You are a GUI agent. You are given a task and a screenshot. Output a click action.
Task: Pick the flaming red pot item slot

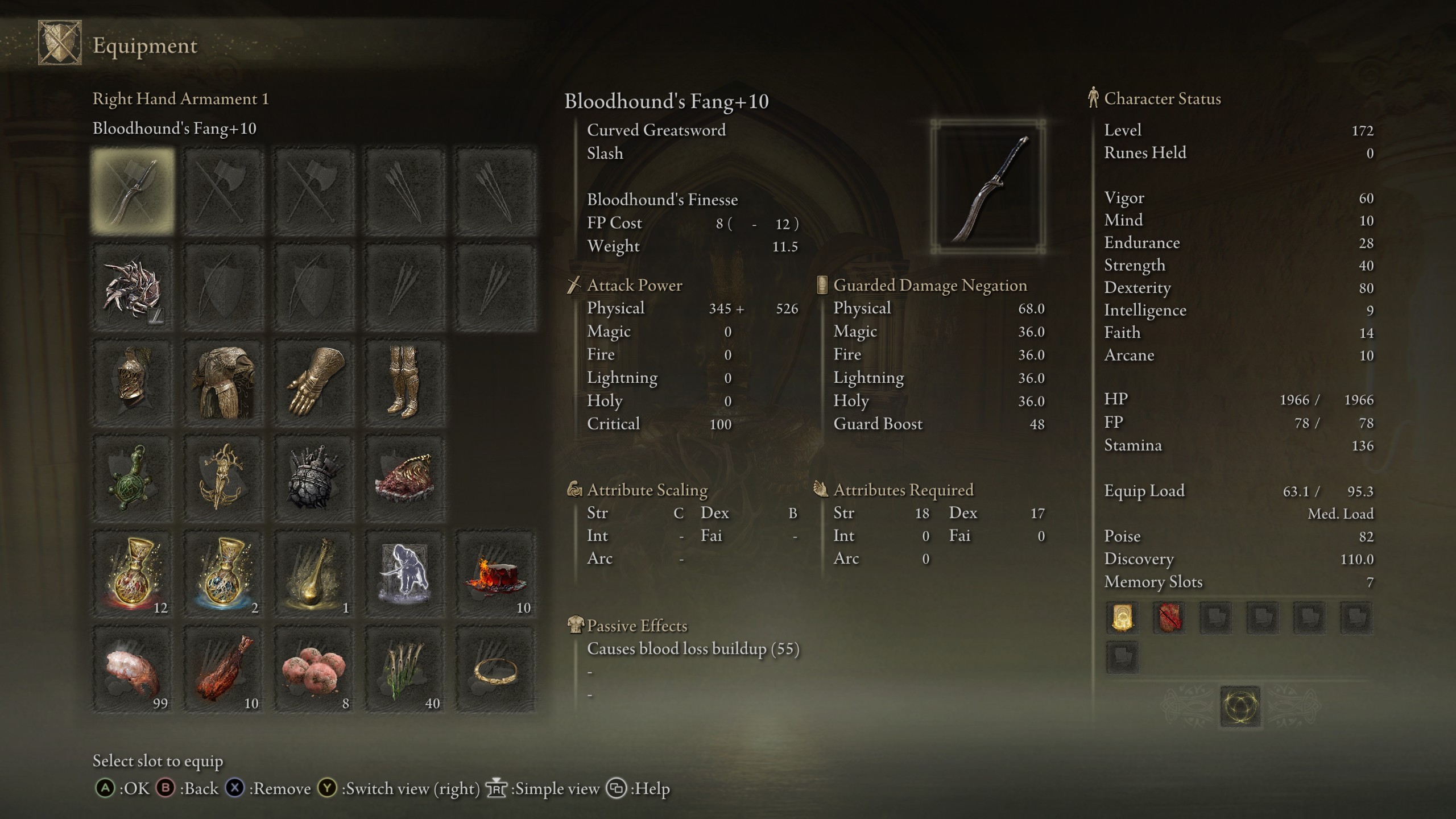[x=495, y=574]
